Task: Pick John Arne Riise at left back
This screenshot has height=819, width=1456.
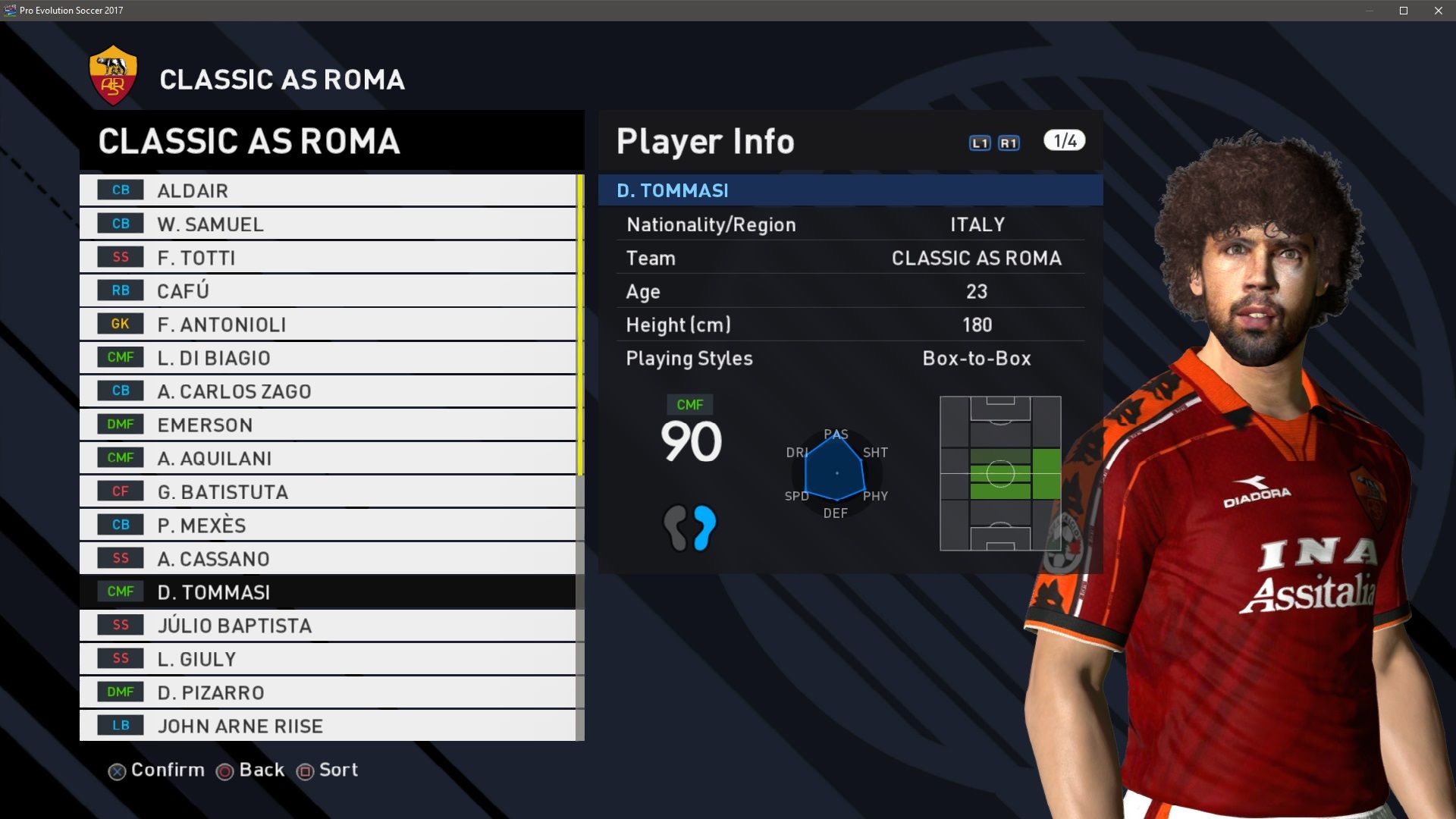Action: (327, 725)
